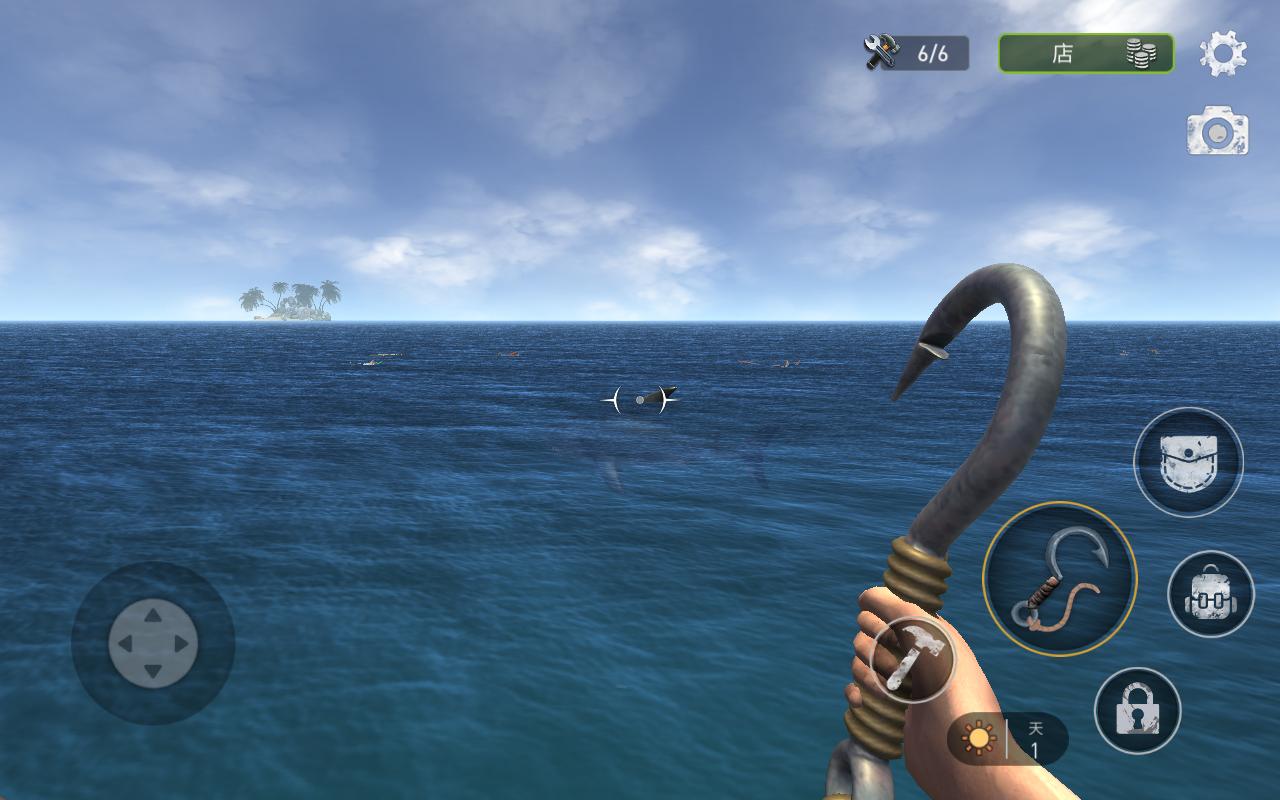Open the backpack button
This screenshot has width=1280, height=800.
pos(1210,594)
